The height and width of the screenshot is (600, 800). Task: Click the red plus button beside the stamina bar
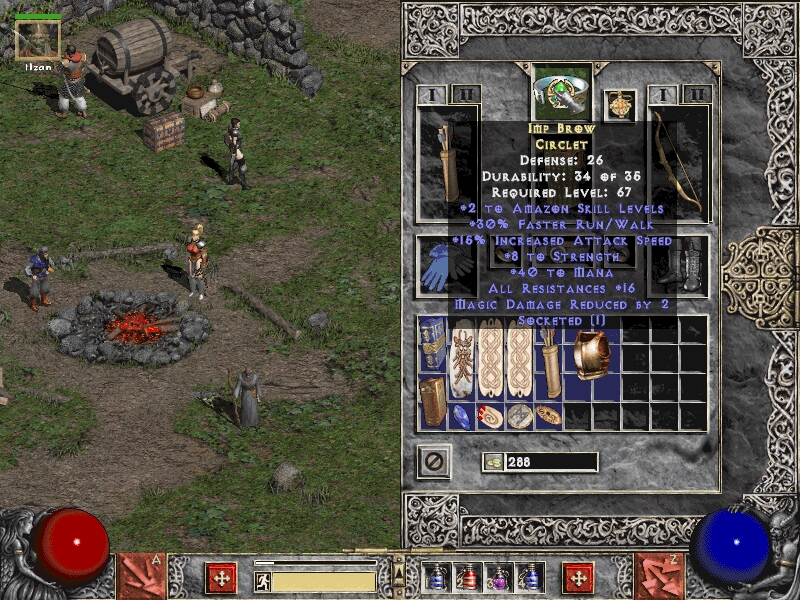click(x=220, y=578)
